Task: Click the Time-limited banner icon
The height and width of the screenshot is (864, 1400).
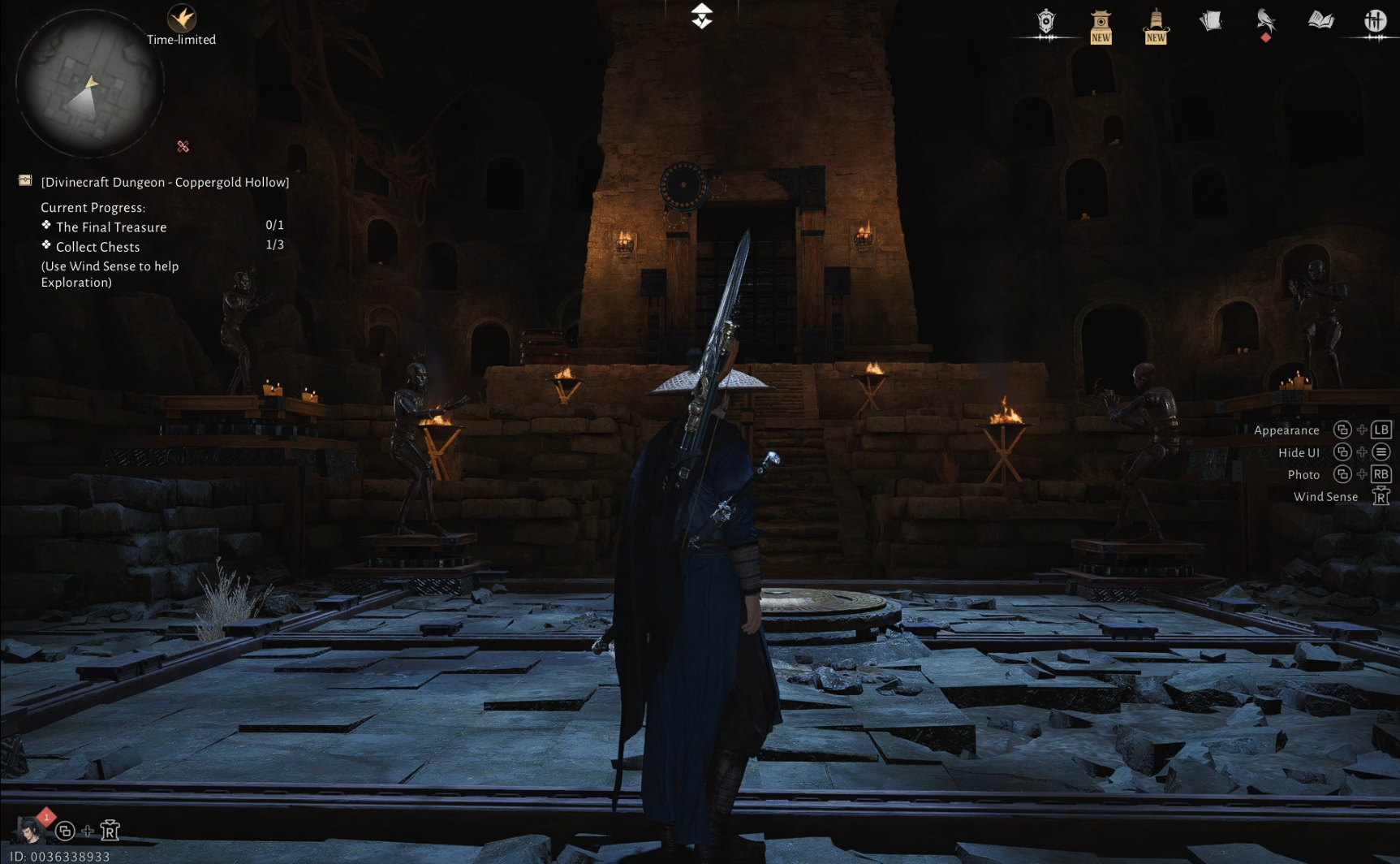Action: click(x=181, y=18)
